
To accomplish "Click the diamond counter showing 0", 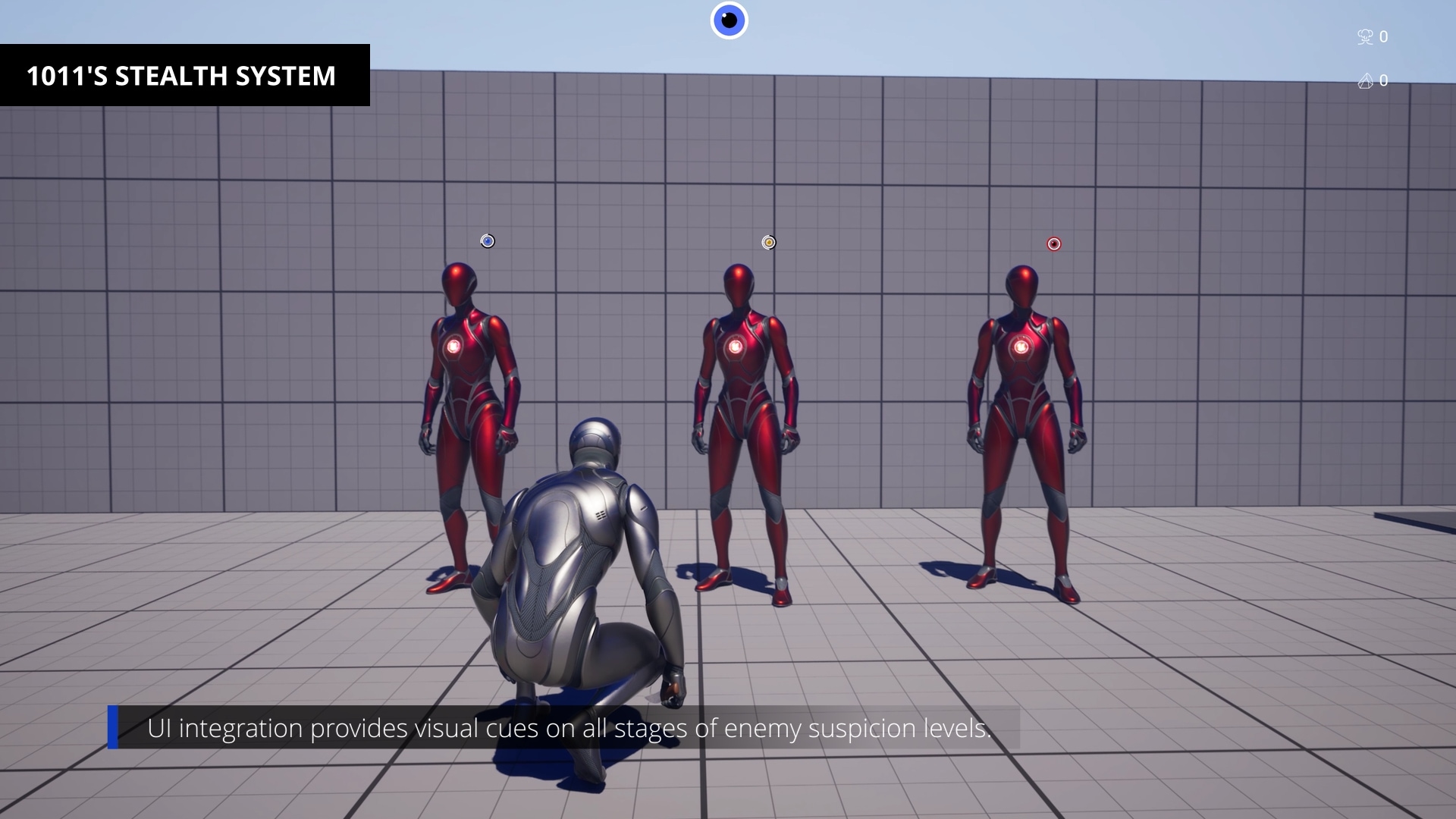I will [1374, 81].
